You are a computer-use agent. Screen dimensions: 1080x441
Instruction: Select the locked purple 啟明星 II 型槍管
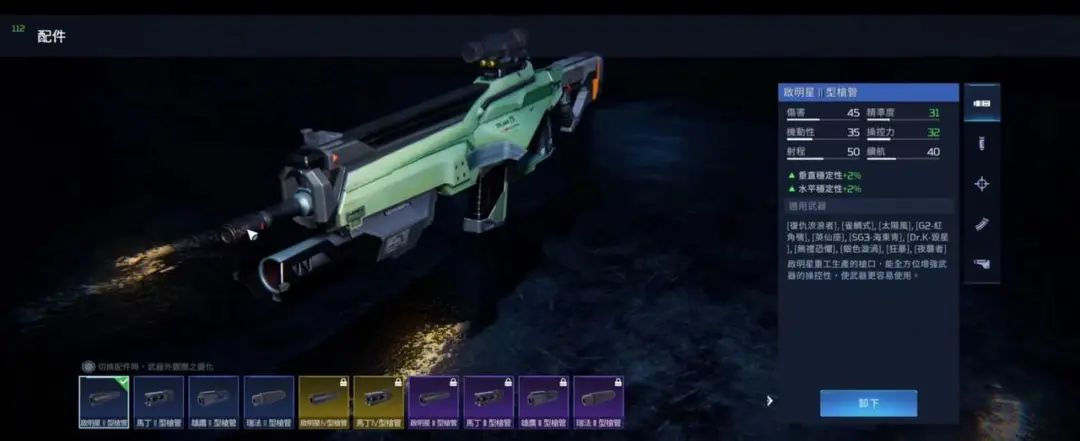pos(434,401)
